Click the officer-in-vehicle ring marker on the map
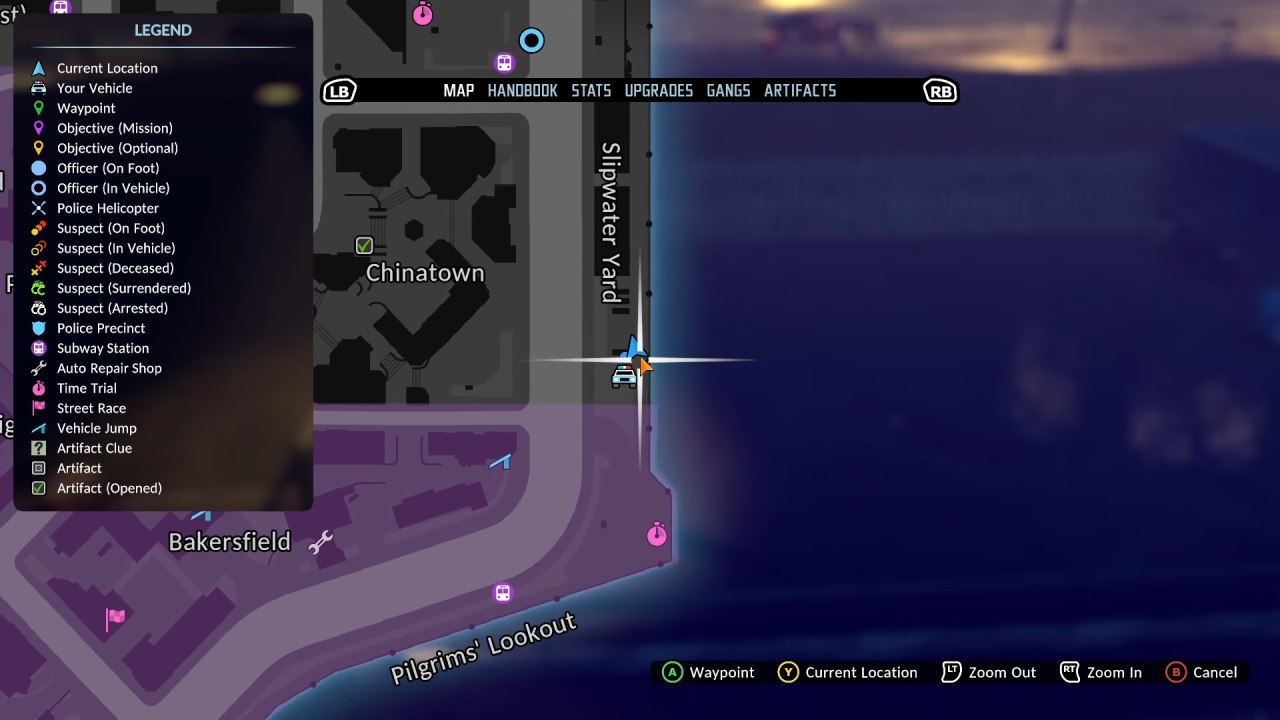The image size is (1280, 720). click(531, 41)
